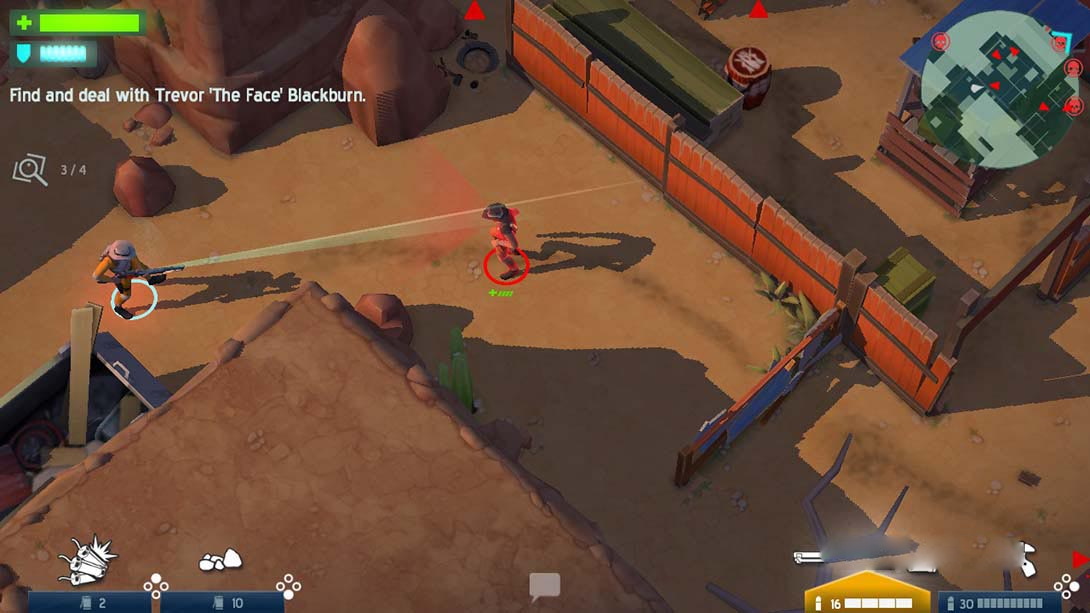Select the throwing rocks item
This screenshot has height=613, width=1090.
[220, 561]
